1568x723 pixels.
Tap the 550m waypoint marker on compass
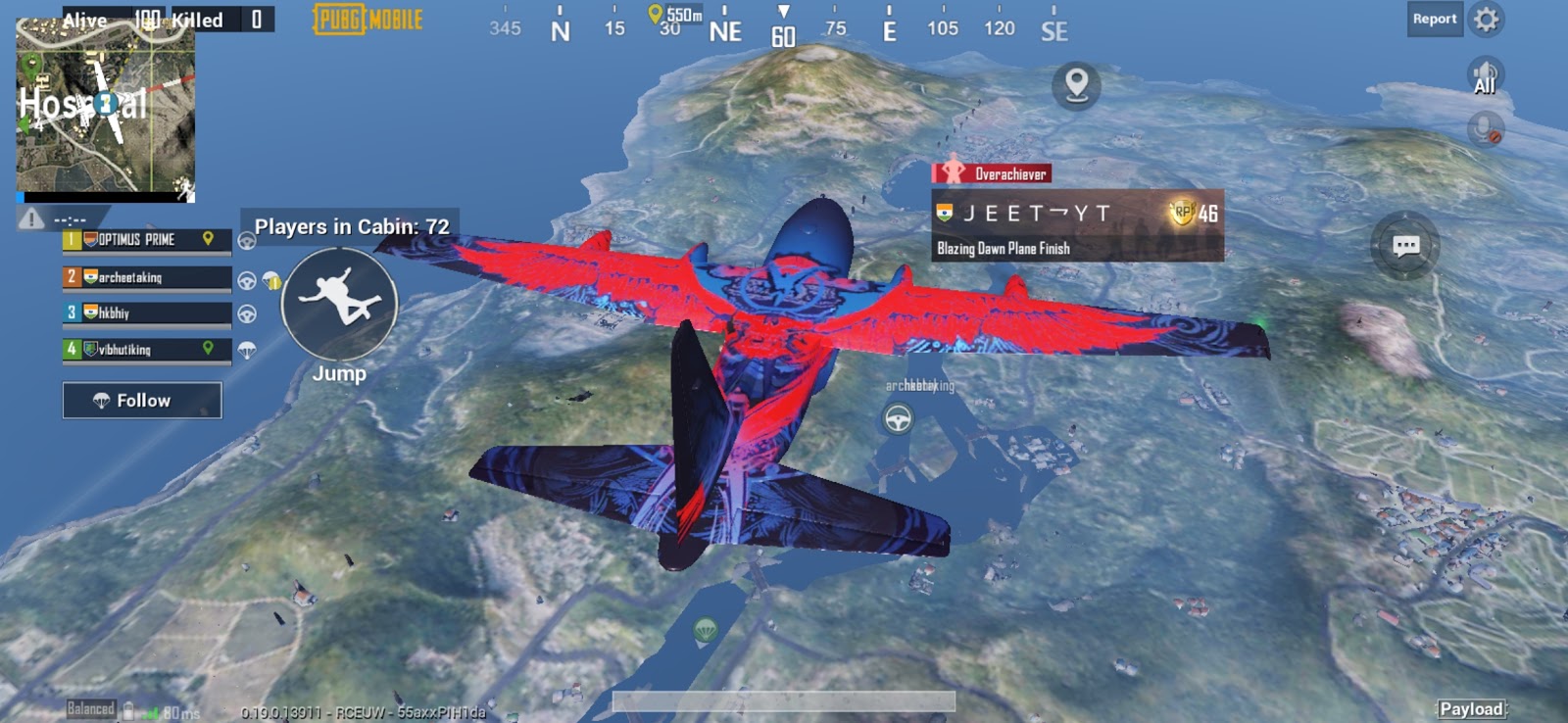click(655, 15)
